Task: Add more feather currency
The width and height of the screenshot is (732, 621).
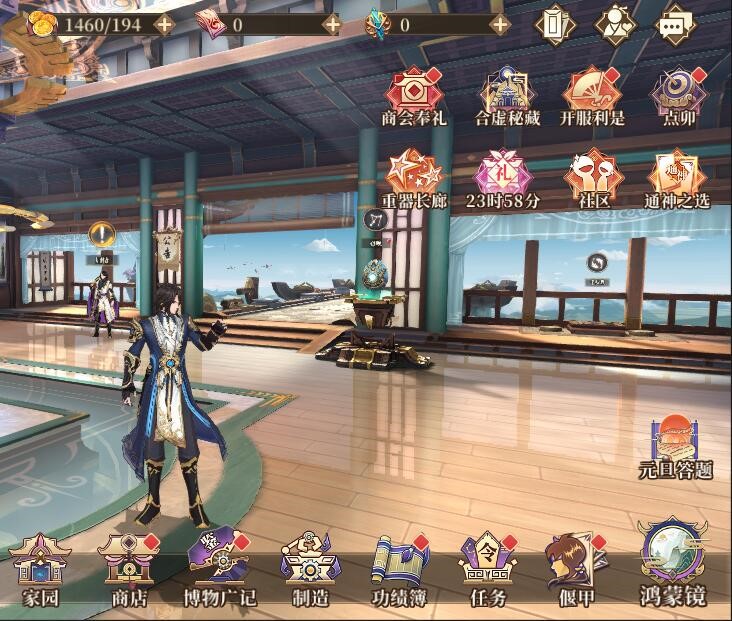Action: coord(500,24)
